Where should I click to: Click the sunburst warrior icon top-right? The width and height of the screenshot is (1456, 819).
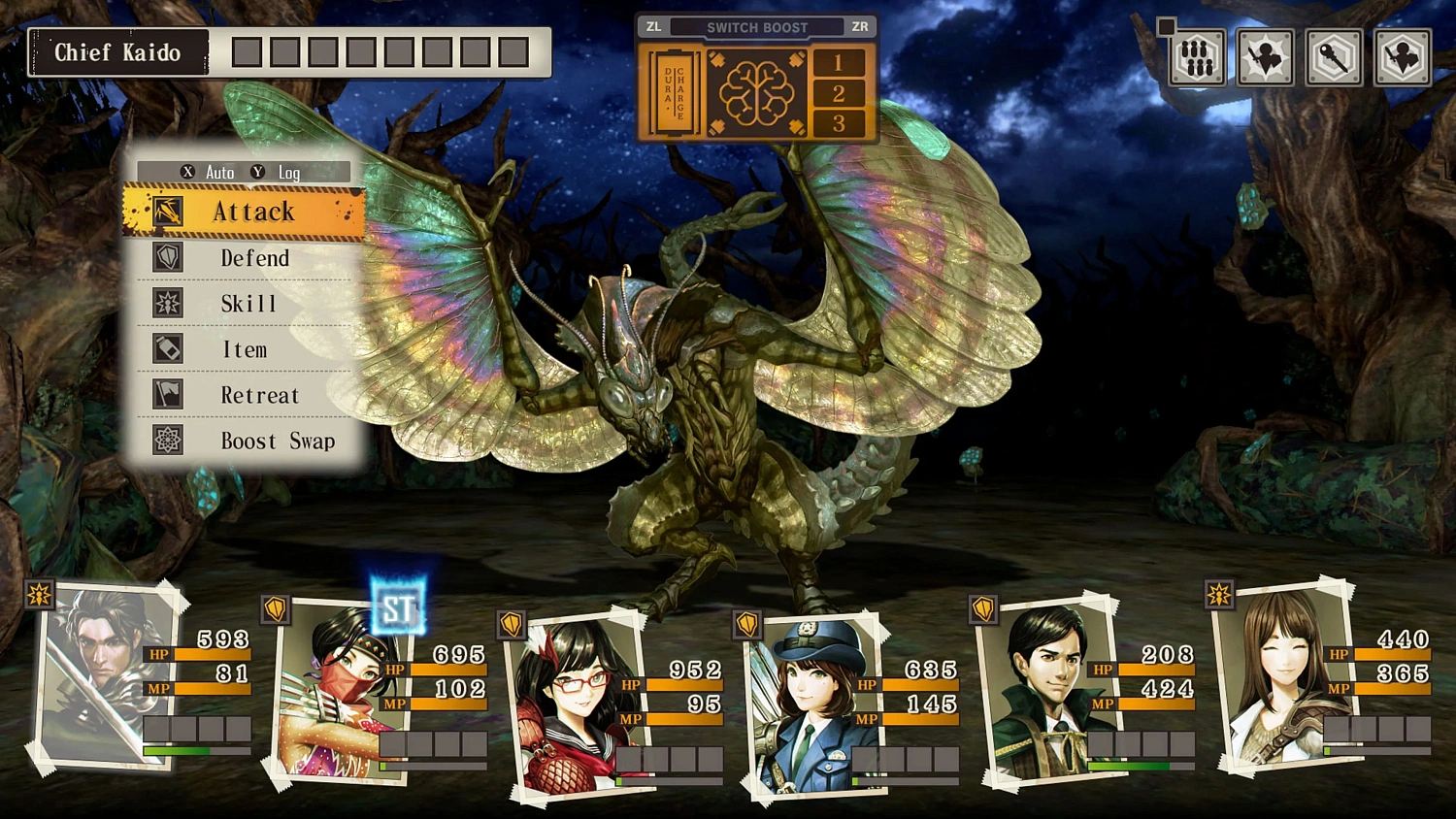point(1265,57)
